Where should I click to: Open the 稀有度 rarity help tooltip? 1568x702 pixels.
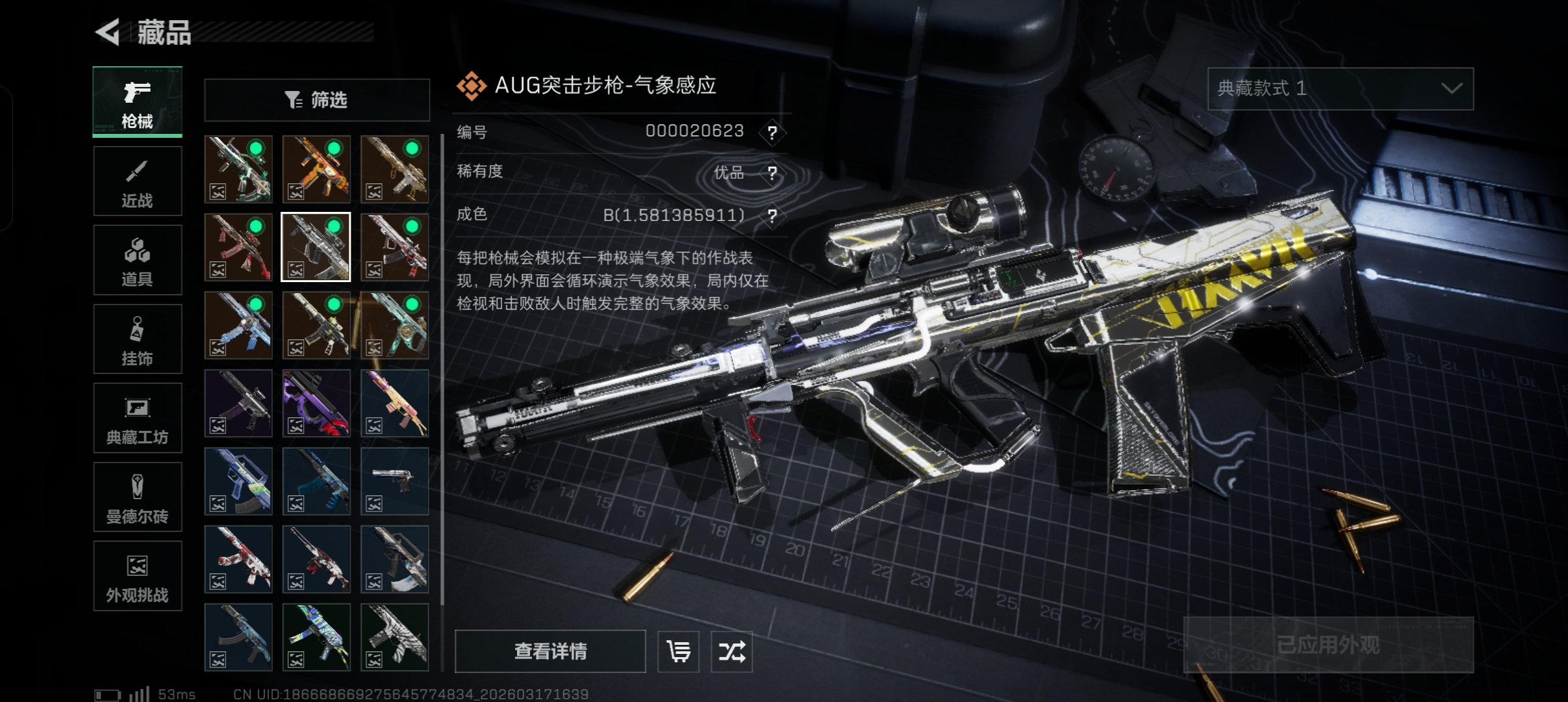pyautogui.click(x=772, y=173)
